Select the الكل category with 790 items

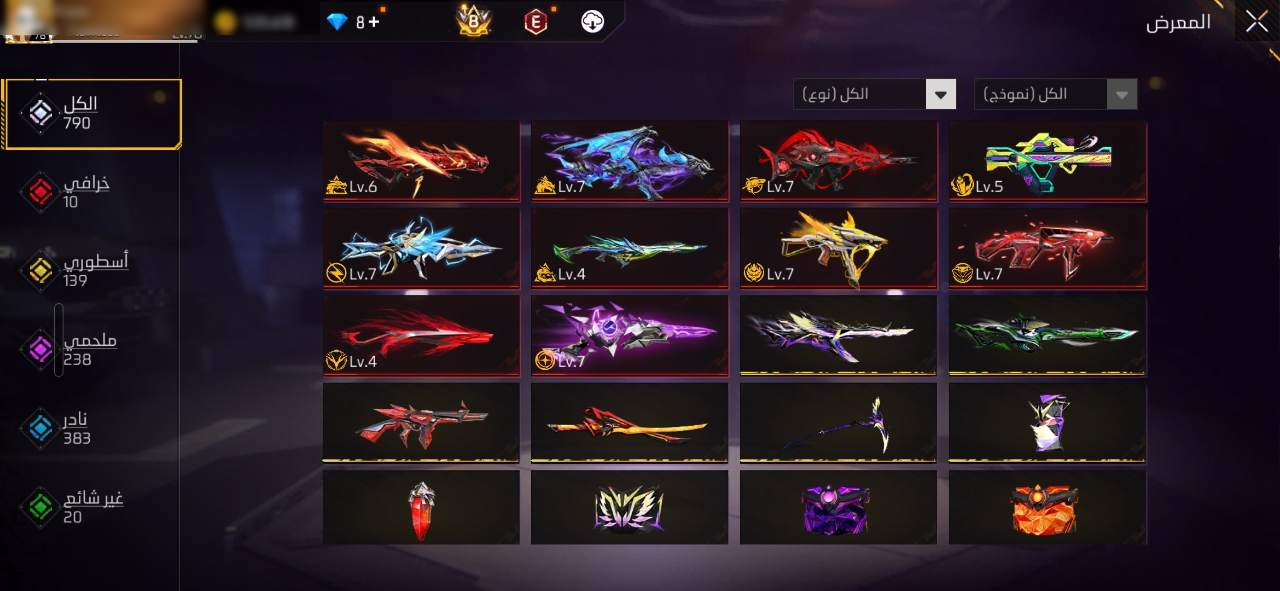tap(93, 114)
